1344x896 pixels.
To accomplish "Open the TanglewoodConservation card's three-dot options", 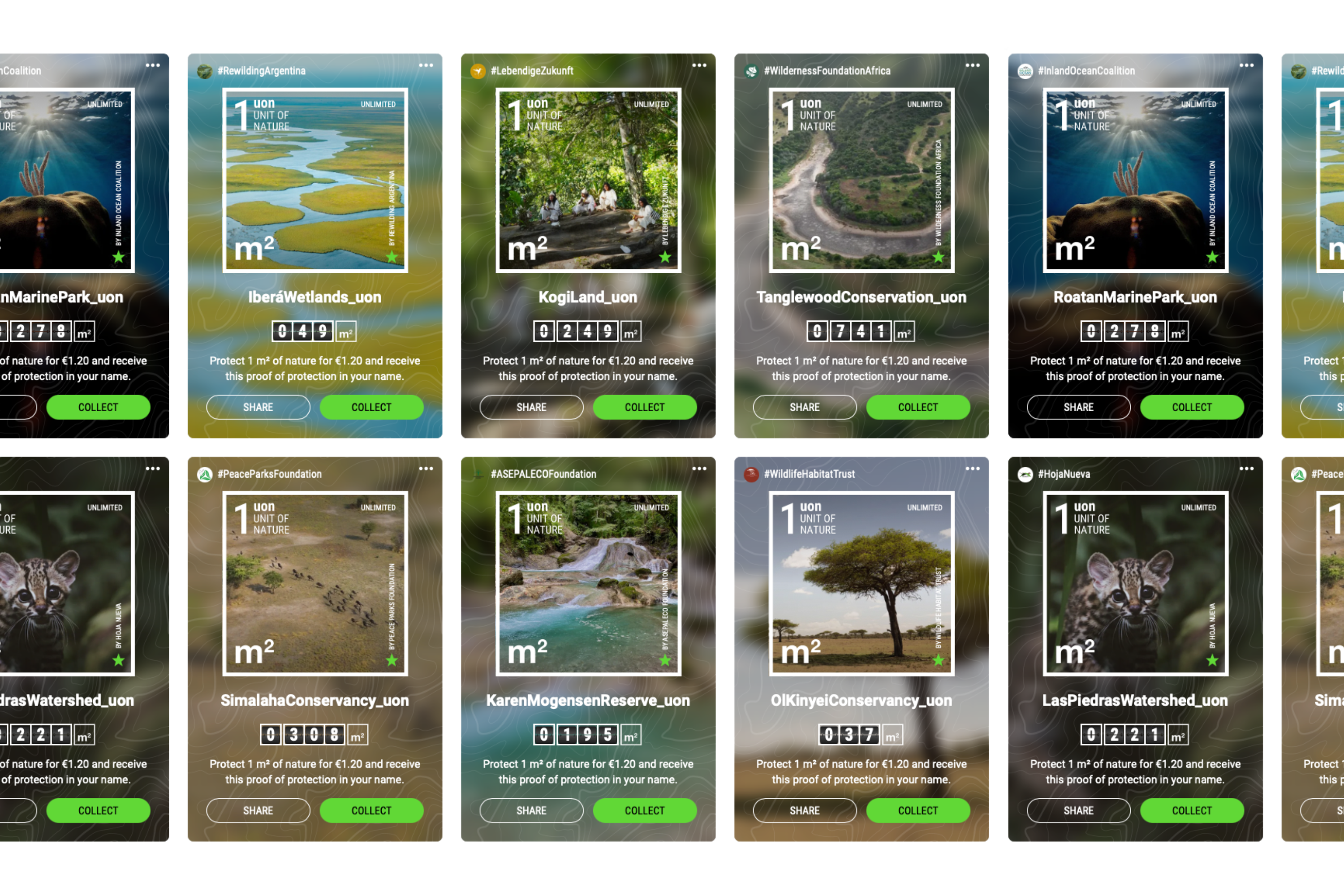I will point(973,66).
